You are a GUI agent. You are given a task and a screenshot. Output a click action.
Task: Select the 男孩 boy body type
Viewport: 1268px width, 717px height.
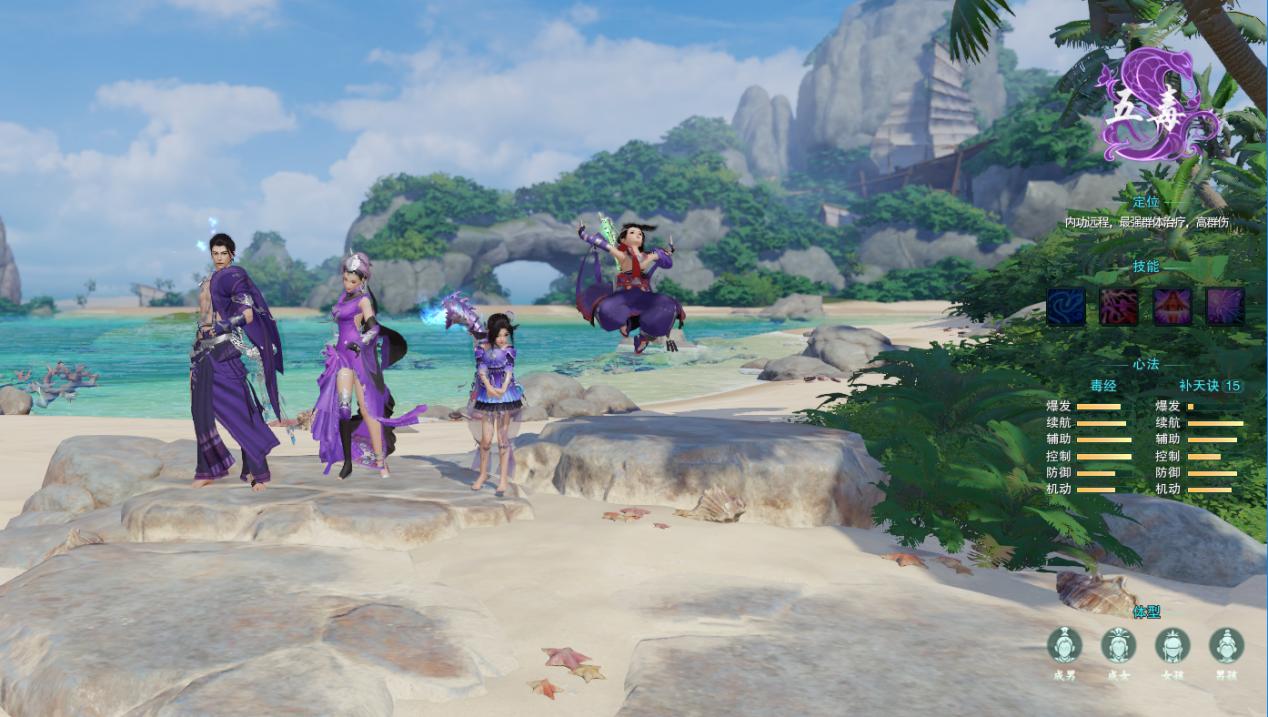click(x=1226, y=646)
